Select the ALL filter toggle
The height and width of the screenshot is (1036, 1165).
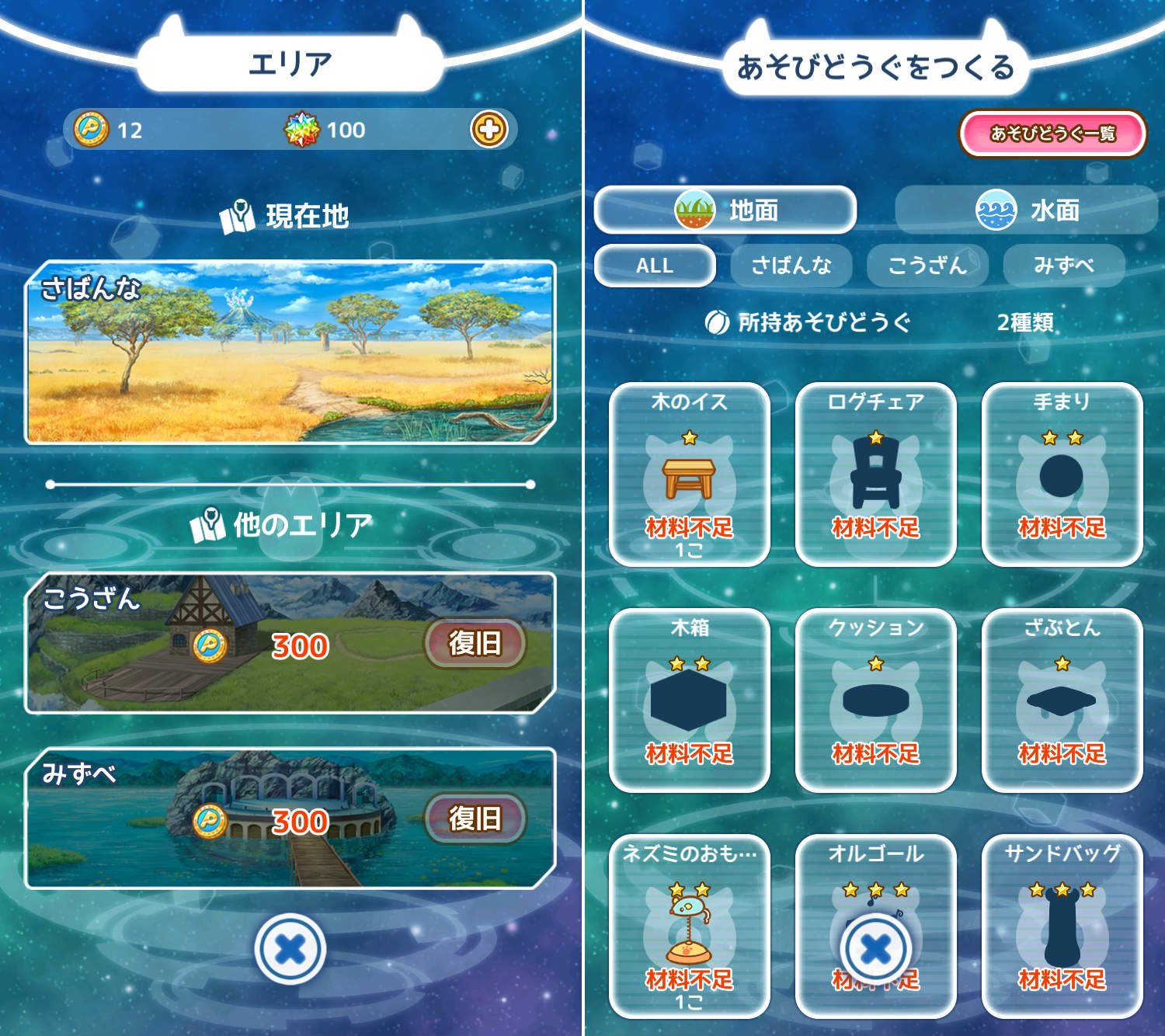(655, 266)
